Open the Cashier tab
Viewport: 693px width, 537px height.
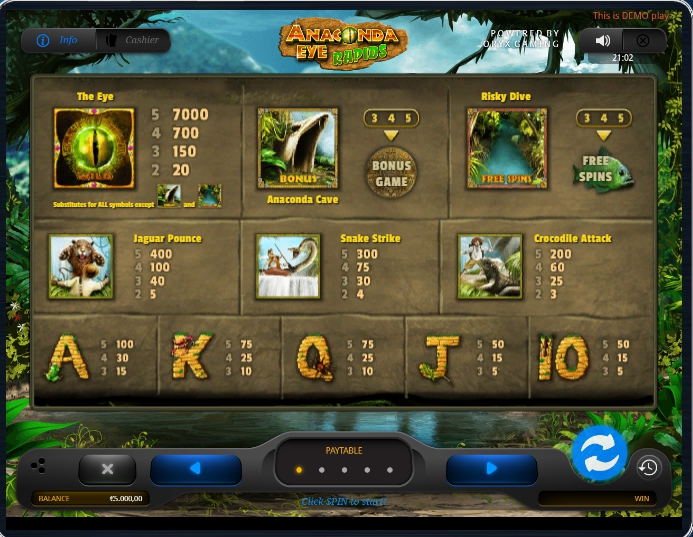(132, 40)
